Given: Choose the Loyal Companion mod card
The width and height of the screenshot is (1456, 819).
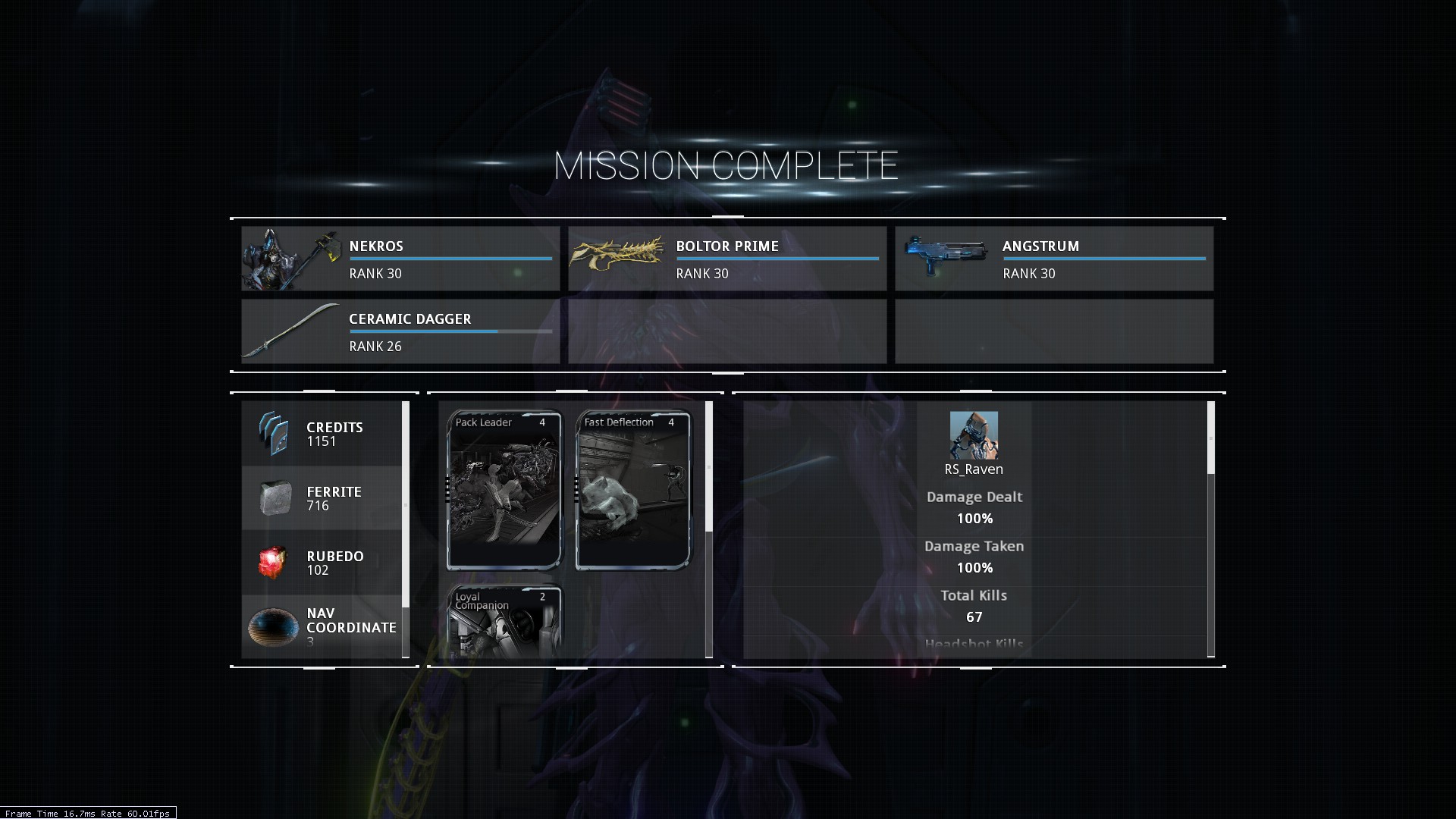Looking at the screenshot, I should click(504, 622).
